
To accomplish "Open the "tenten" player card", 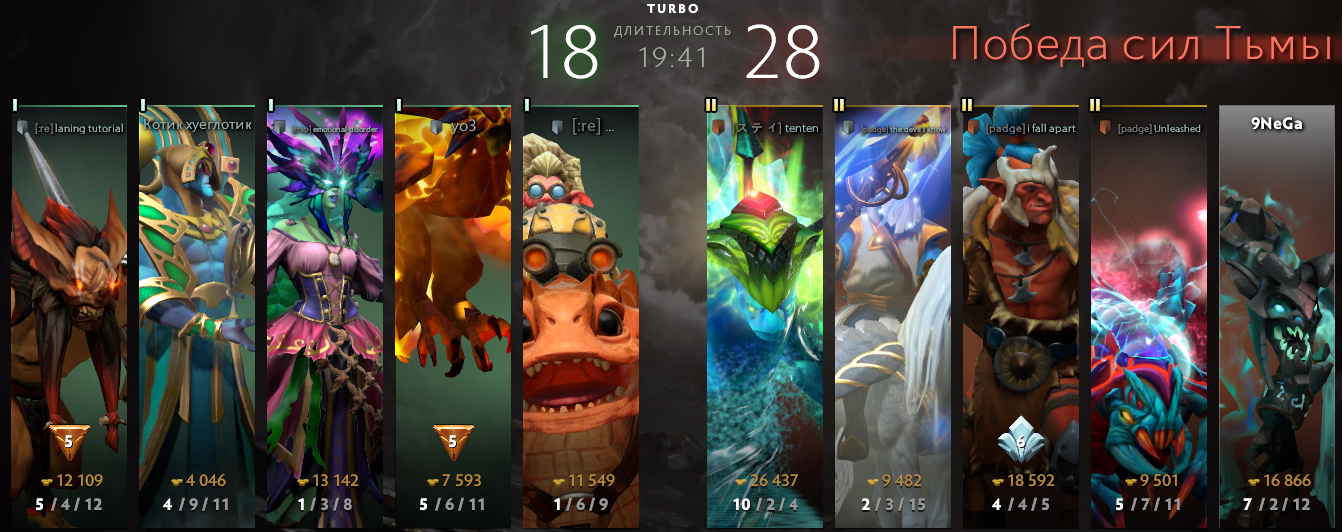I will click(x=764, y=300).
